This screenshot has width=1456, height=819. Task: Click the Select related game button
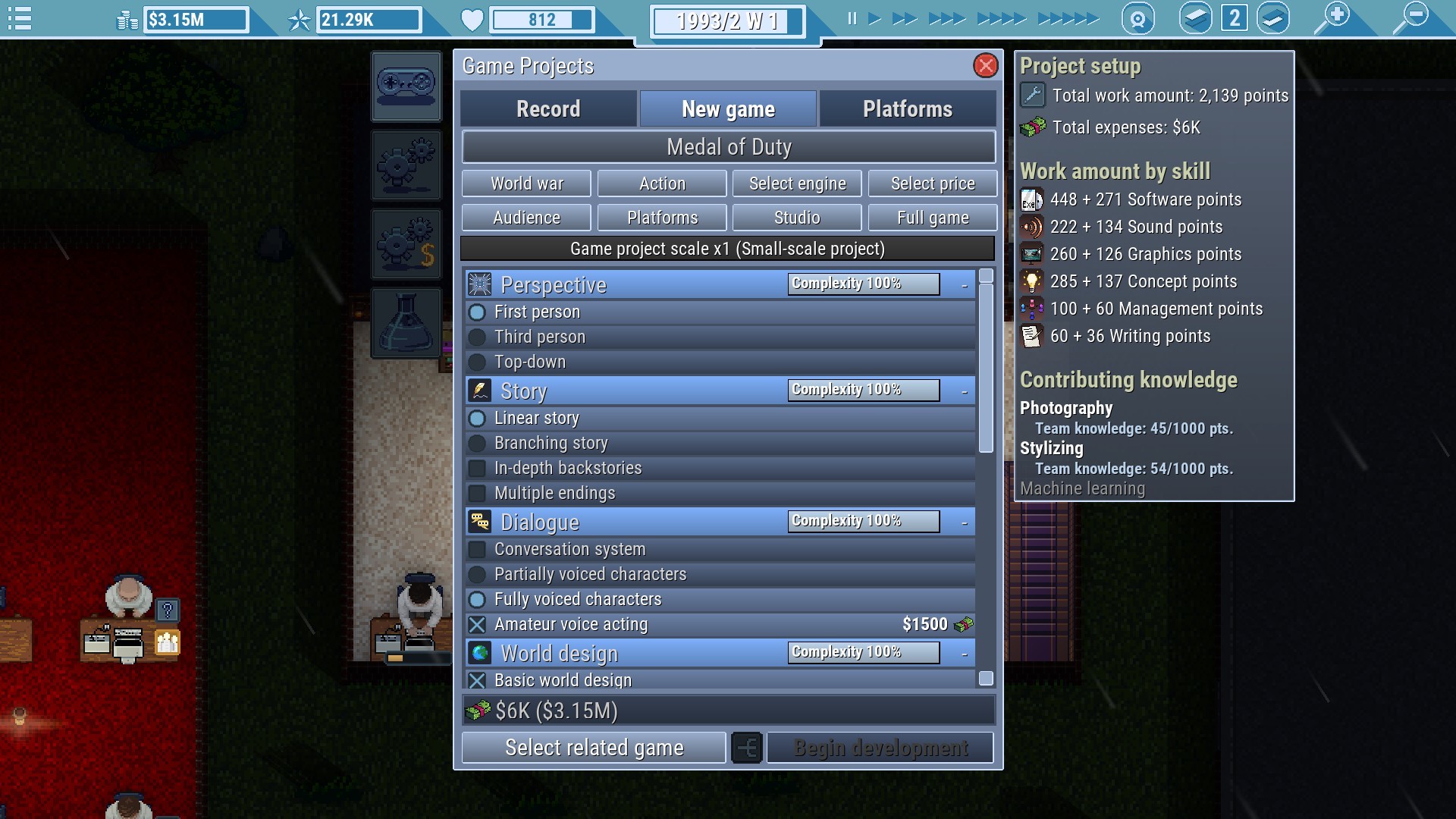click(594, 747)
